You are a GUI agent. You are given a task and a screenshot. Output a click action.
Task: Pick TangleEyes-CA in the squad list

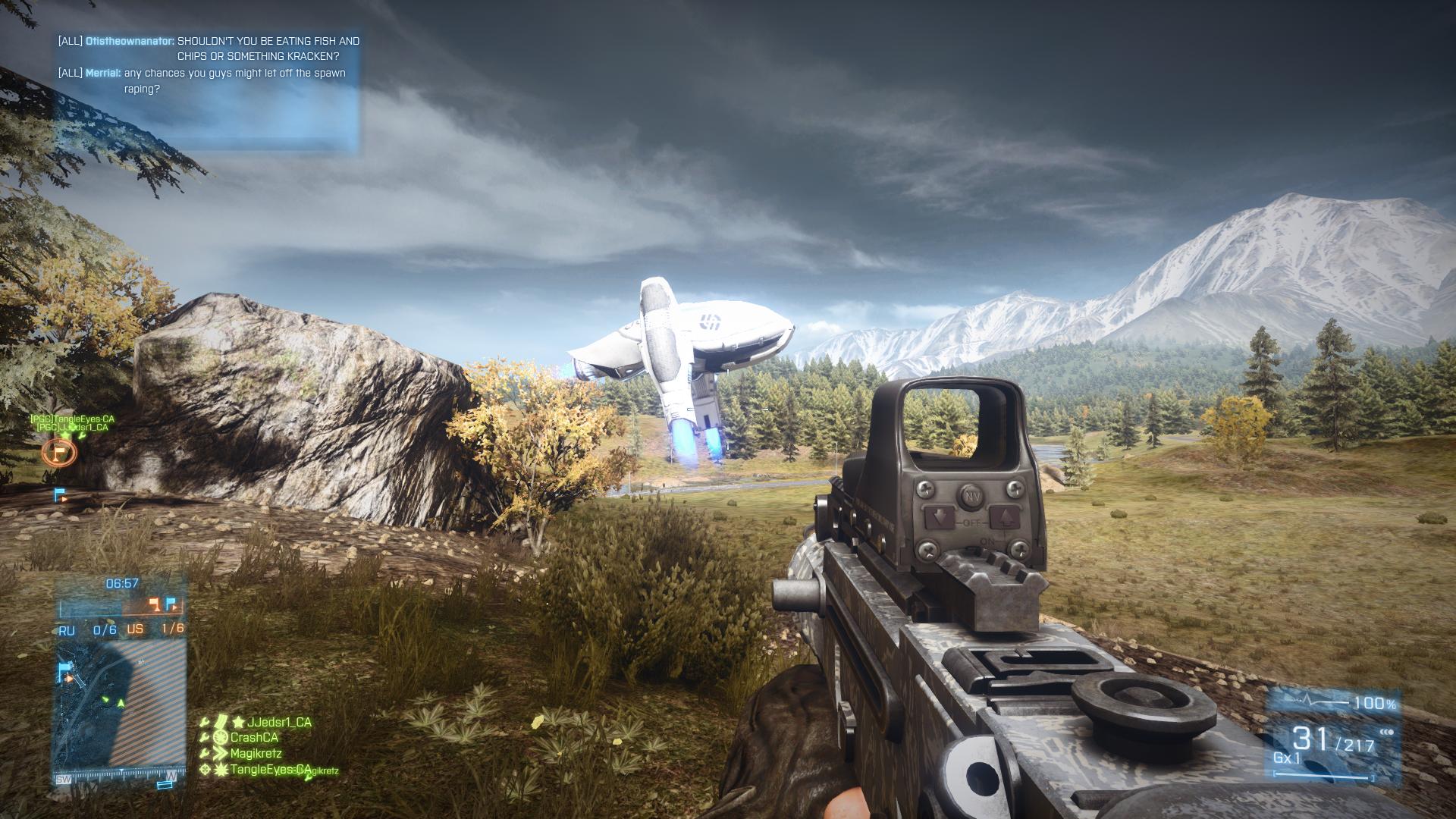tap(270, 769)
